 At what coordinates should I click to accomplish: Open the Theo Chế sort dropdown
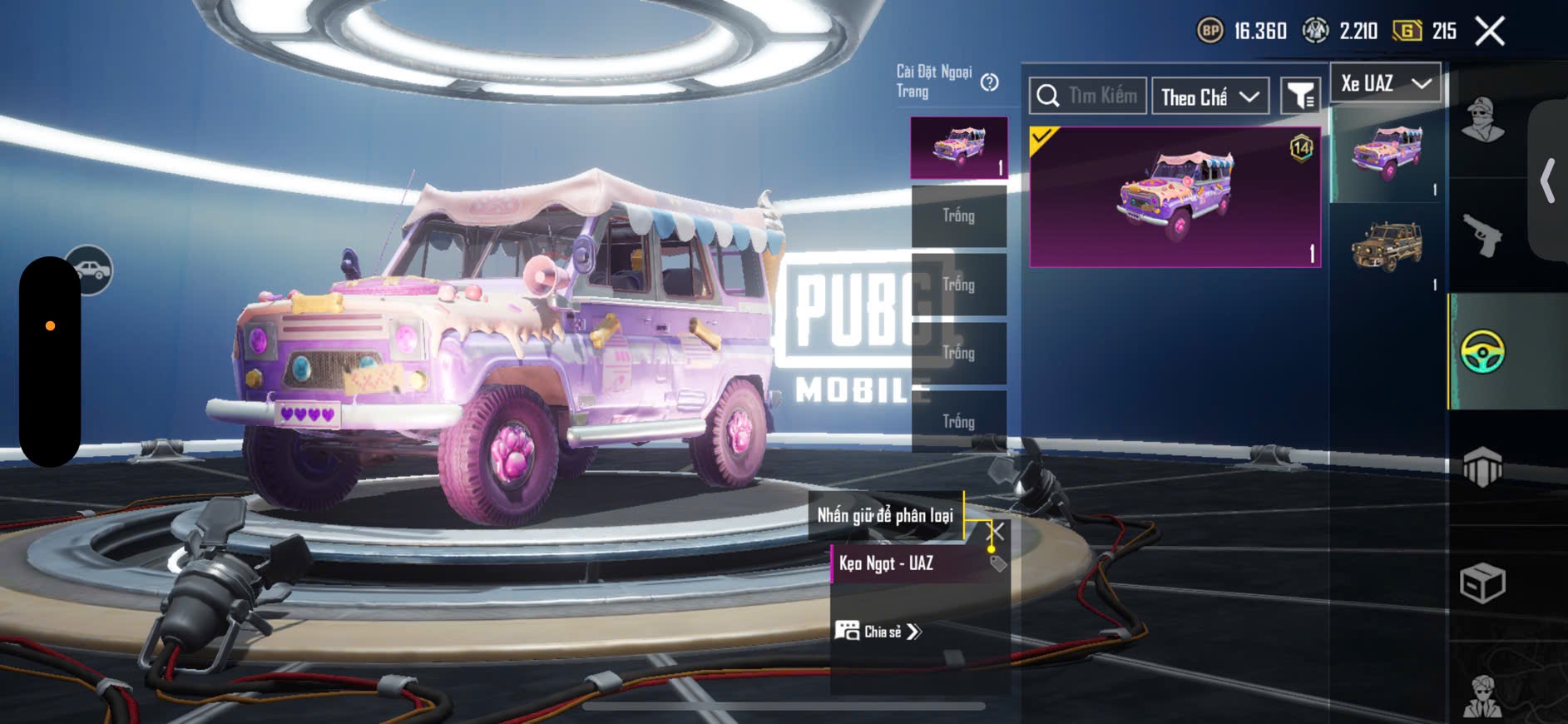1210,97
